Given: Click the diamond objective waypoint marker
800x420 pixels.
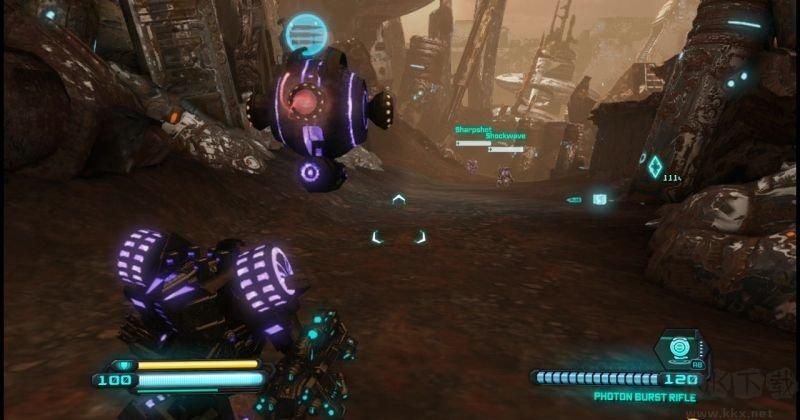Looking at the screenshot, I should [655, 165].
